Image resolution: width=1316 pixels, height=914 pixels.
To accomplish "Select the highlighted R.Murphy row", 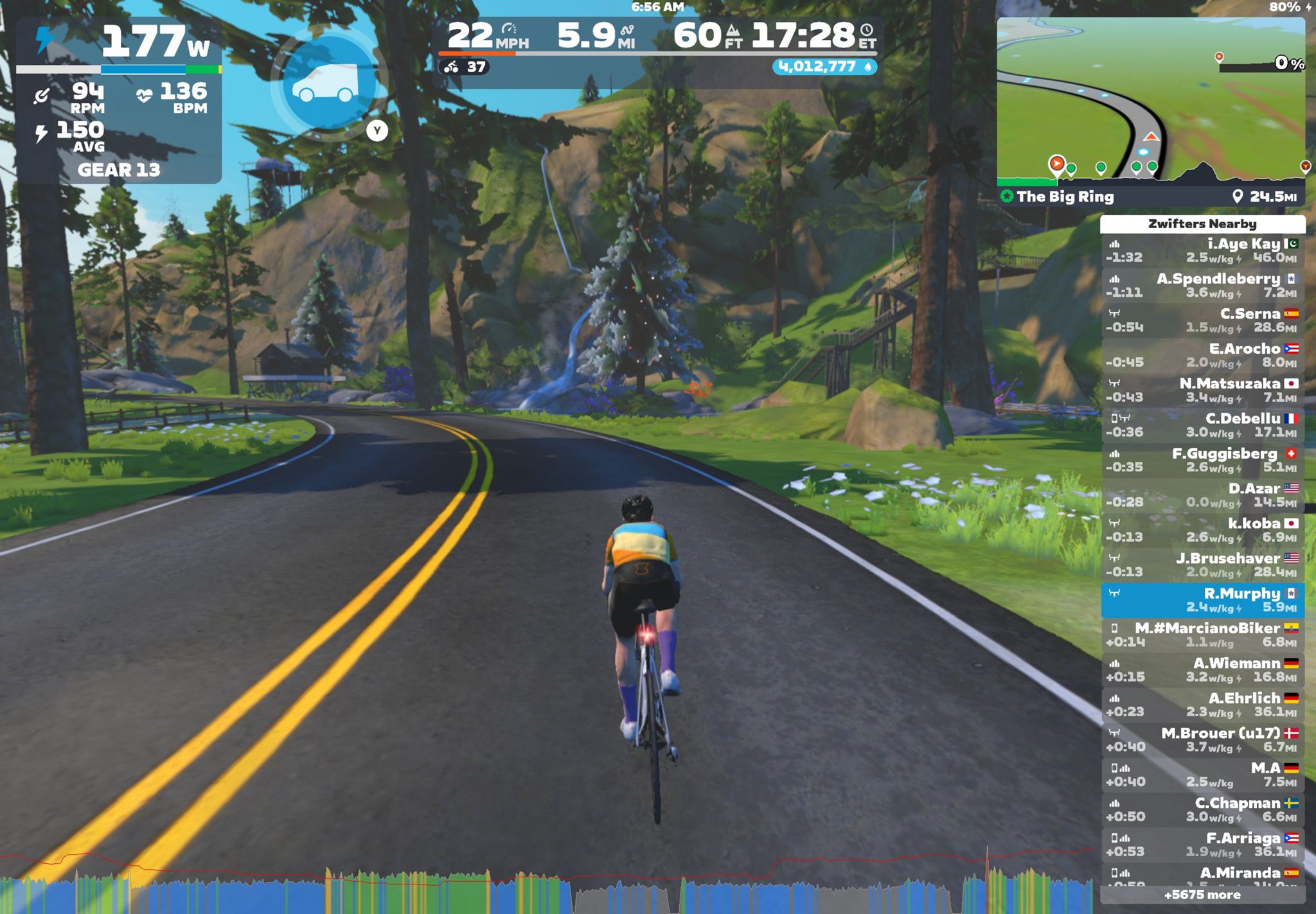I will point(1202,600).
